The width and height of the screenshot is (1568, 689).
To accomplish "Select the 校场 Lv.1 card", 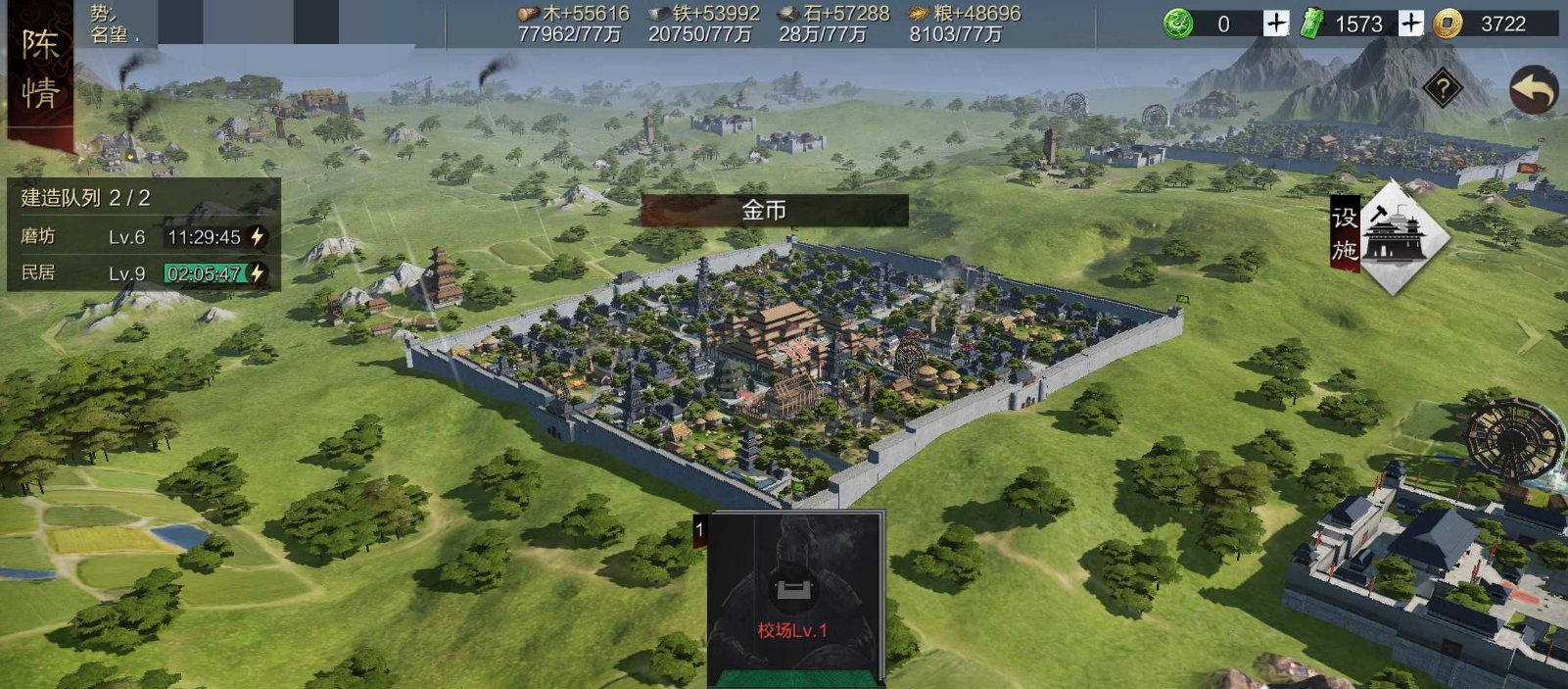I will 795,596.
